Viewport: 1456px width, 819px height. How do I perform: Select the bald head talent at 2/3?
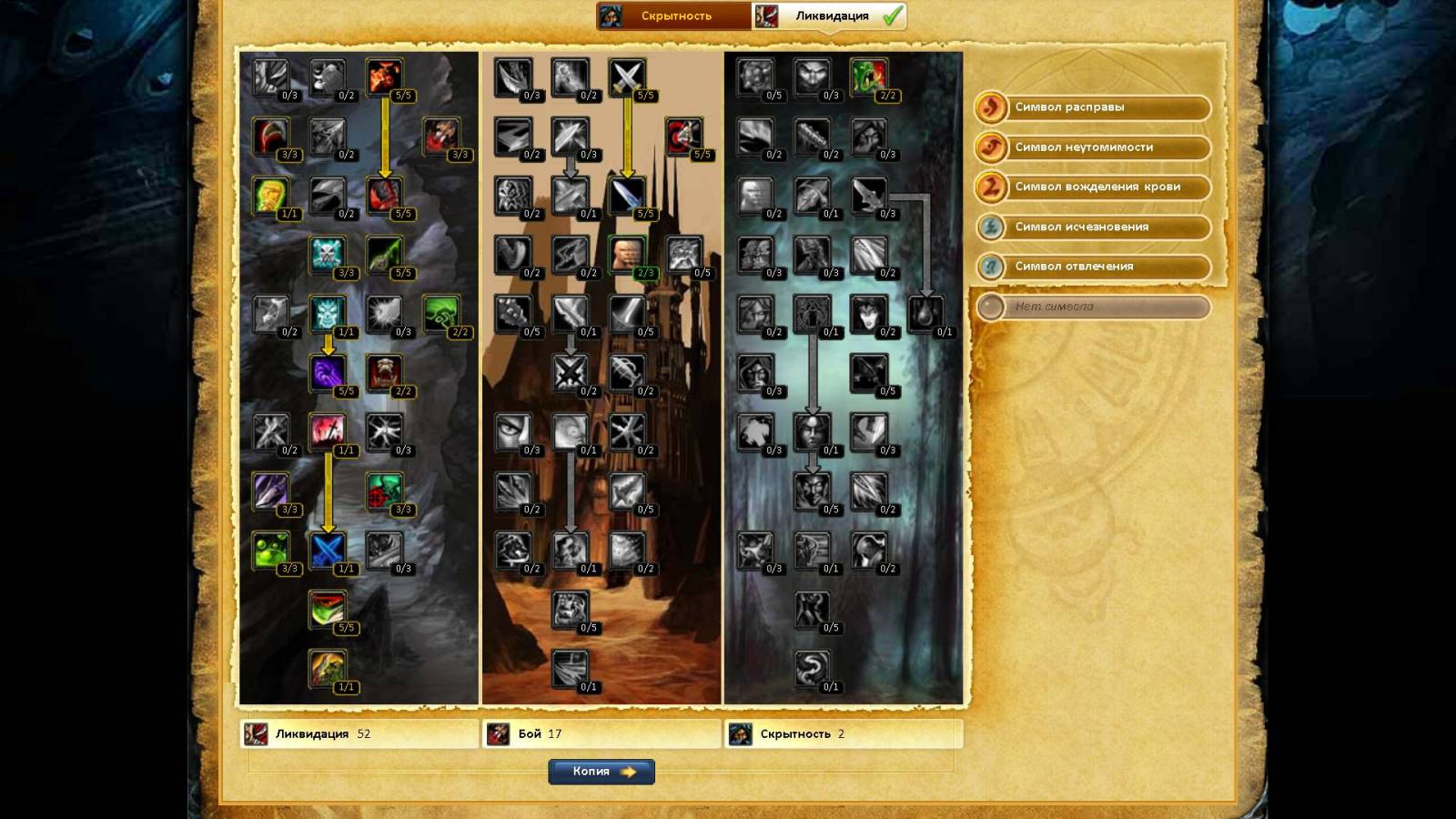pyautogui.click(x=626, y=254)
